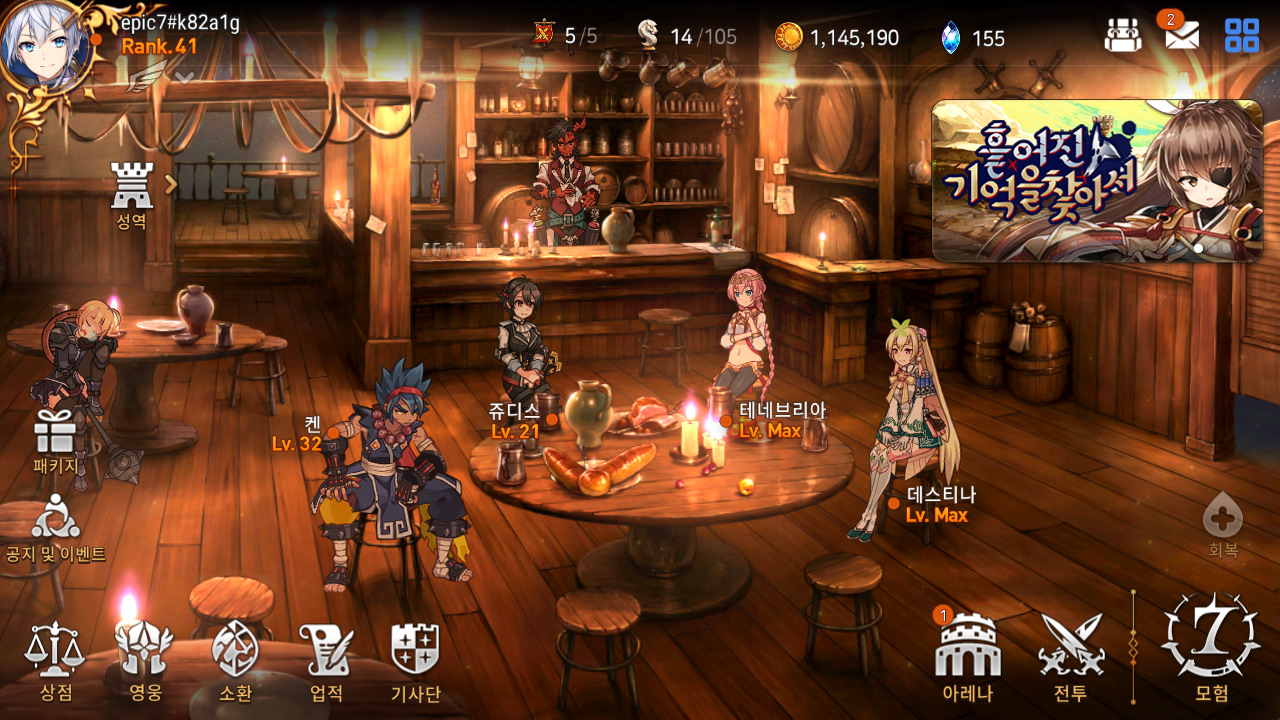Open the event banner with eyepatch girl

pyautogui.click(x=1096, y=181)
